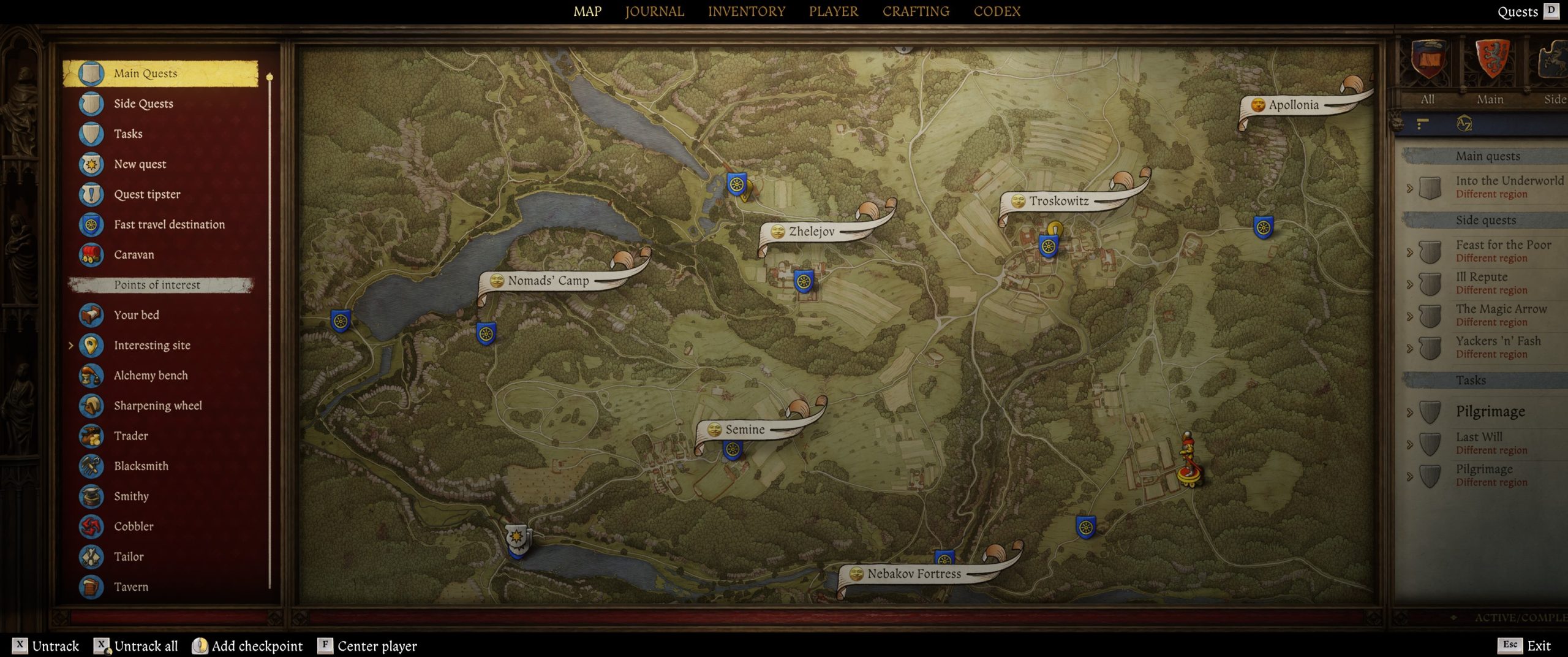This screenshot has height=657, width=1568.
Task: Select the Semine village label
Action: (745, 430)
